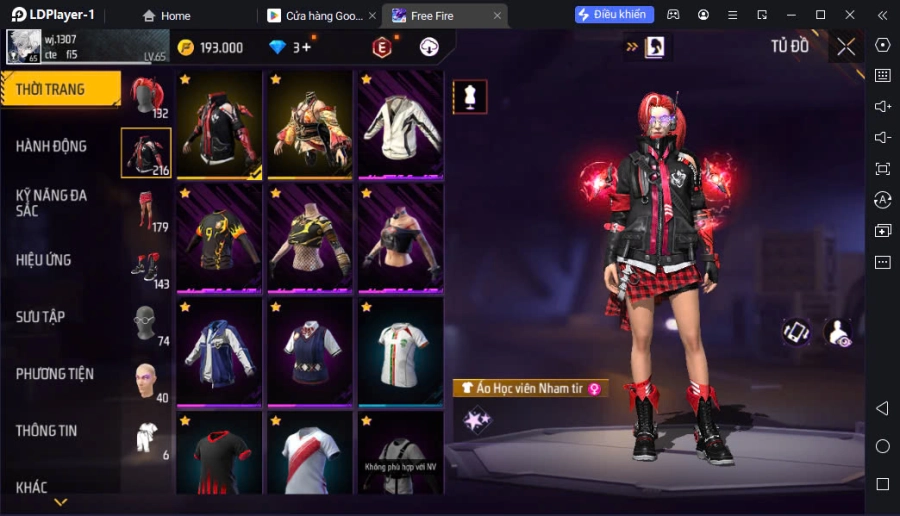Open the HIỆU ỨNG category
The width and height of the screenshot is (900, 516).
[x=44, y=260]
